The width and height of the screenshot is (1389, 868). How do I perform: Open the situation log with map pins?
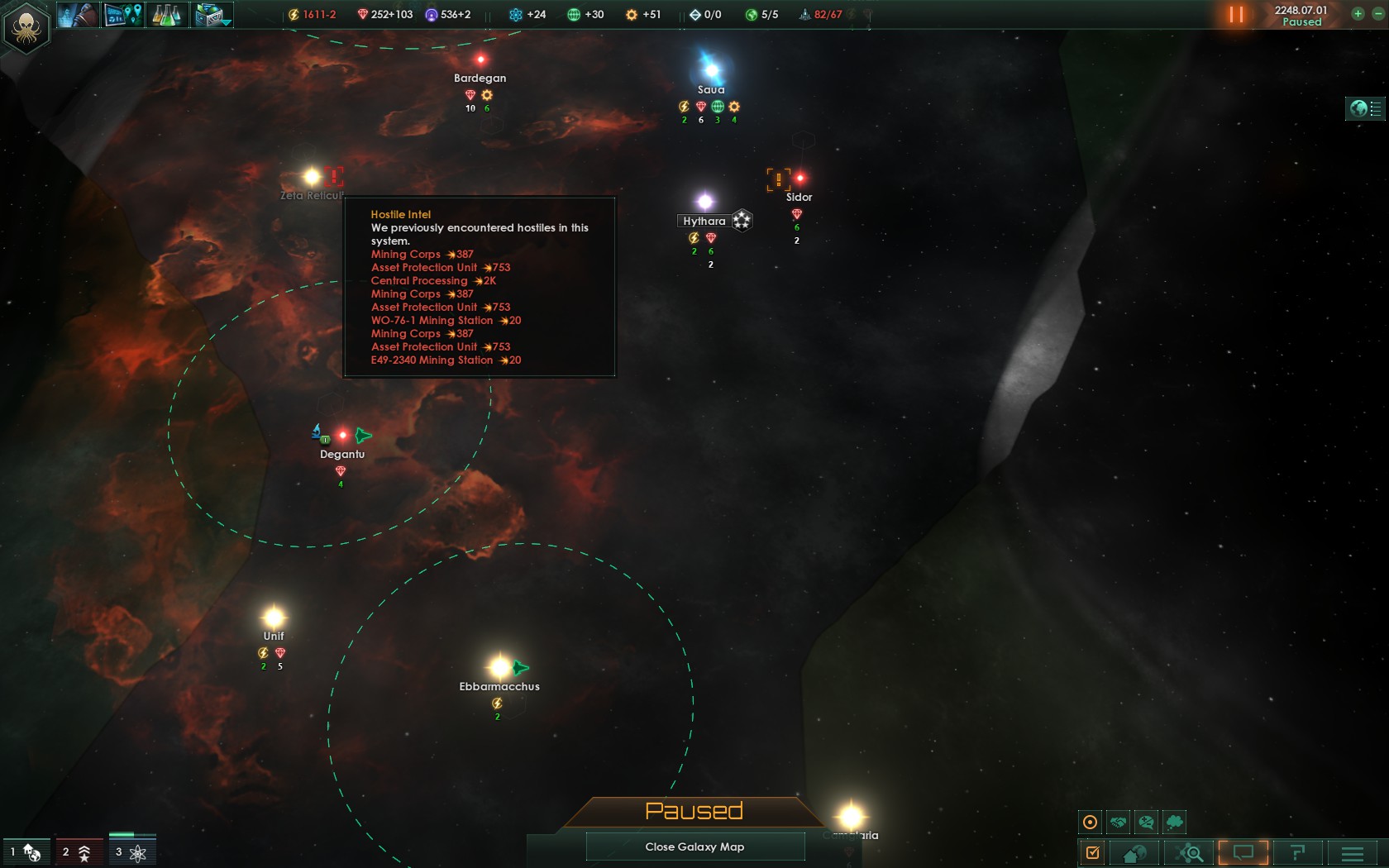[x=122, y=15]
